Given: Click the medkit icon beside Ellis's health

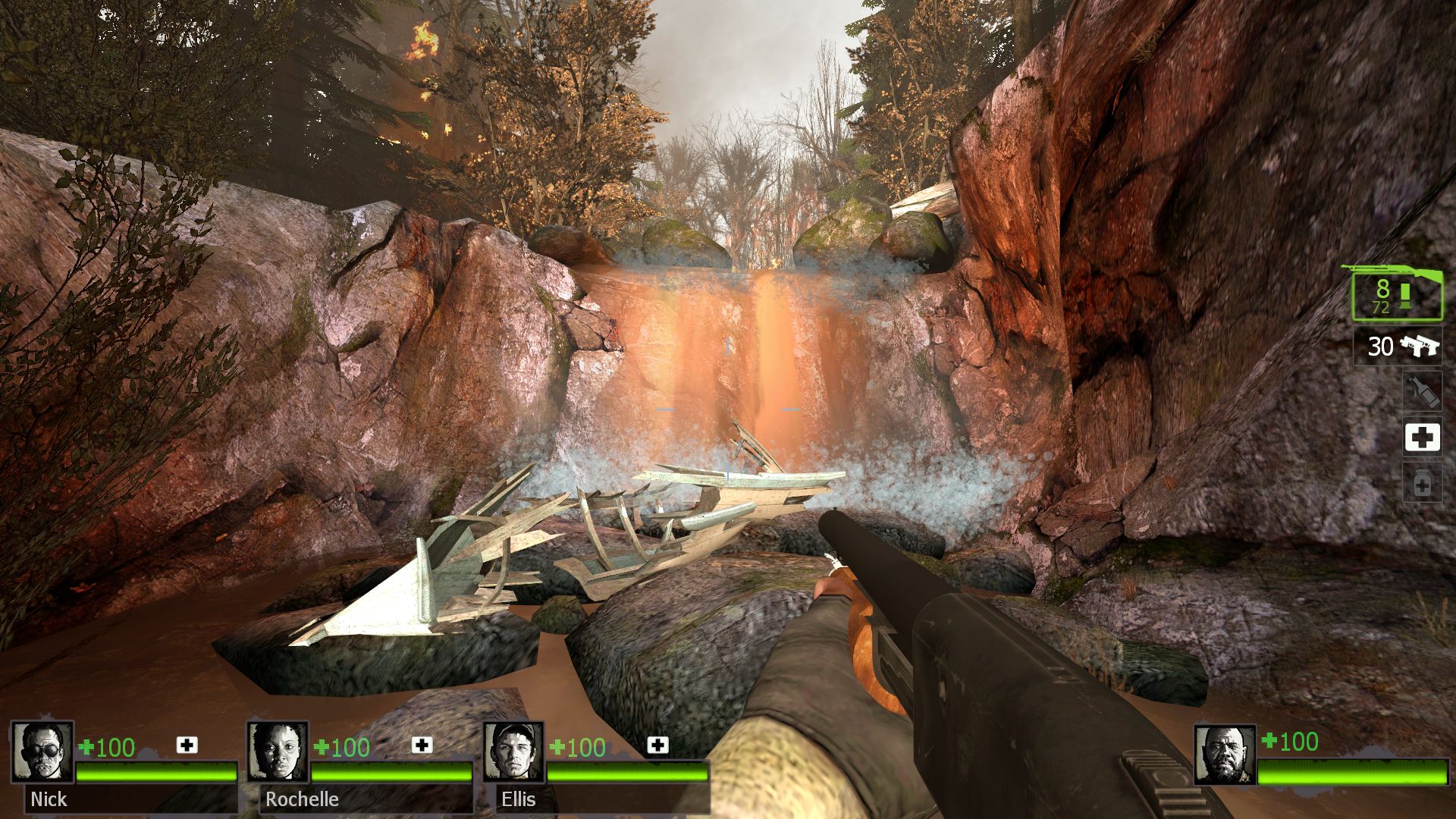Looking at the screenshot, I should click(x=657, y=745).
